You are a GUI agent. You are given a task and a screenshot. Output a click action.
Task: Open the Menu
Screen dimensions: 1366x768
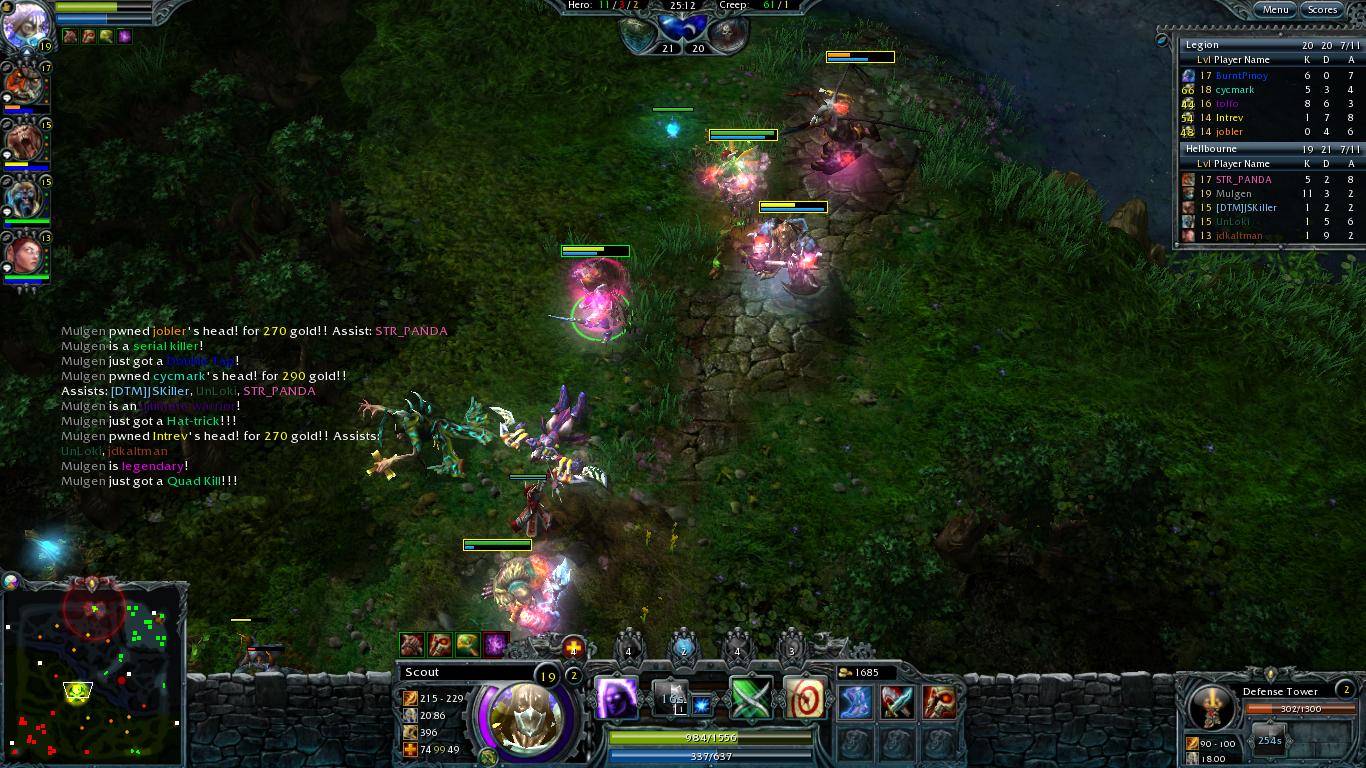[x=1276, y=9]
